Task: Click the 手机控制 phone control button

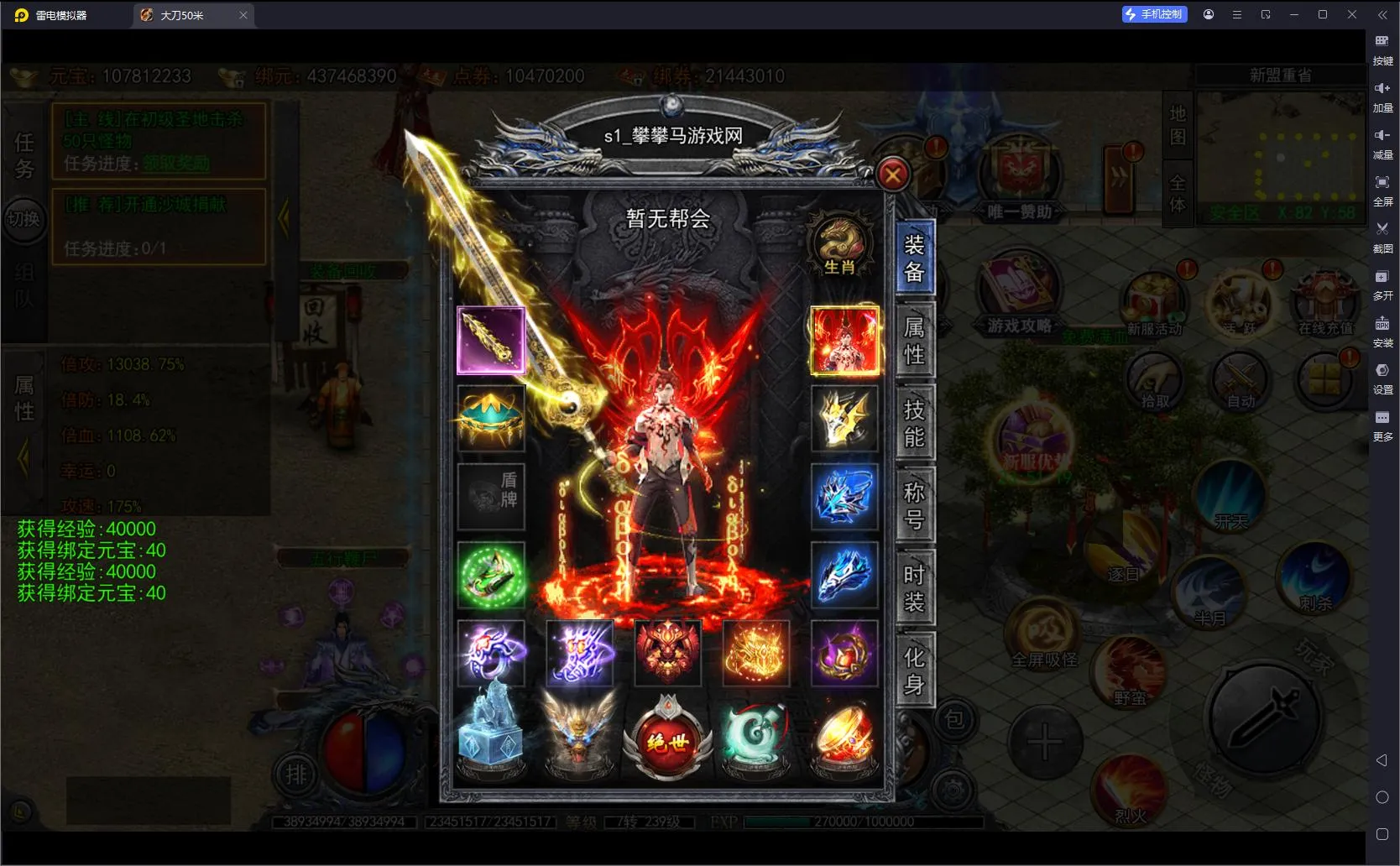Action: click(x=1155, y=14)
